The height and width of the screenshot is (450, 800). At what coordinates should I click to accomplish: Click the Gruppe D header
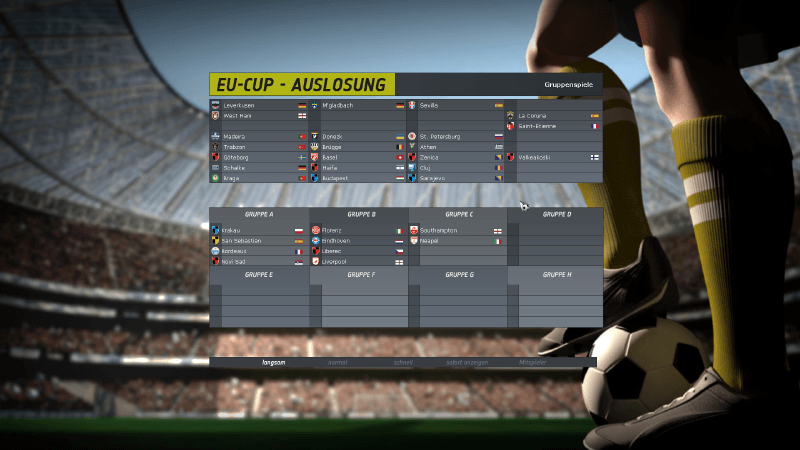point(556,214)
